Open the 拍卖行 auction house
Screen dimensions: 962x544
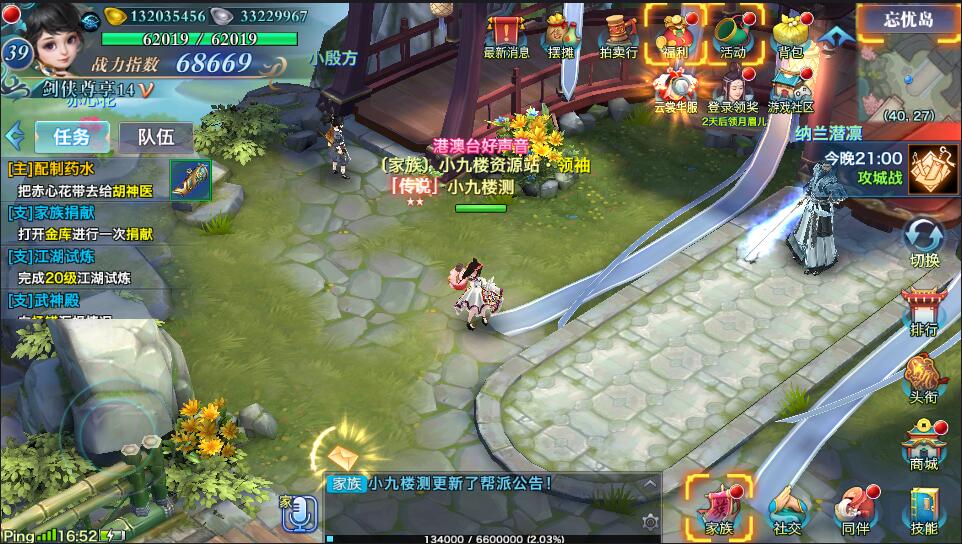pos(617,37)
